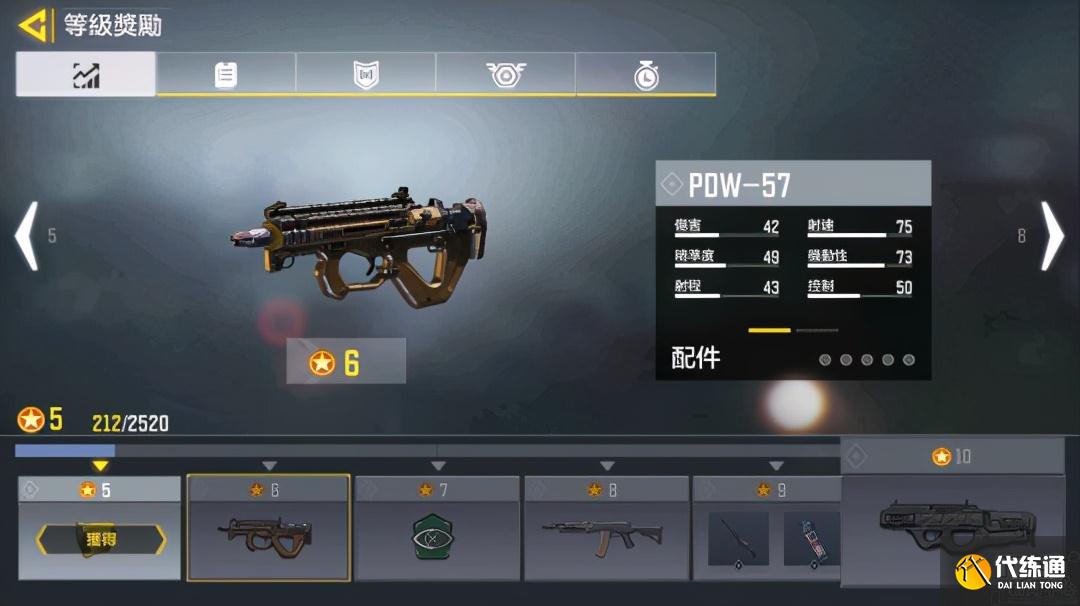
Task: Open the clipboard list tab
Action: pos(226,75)
